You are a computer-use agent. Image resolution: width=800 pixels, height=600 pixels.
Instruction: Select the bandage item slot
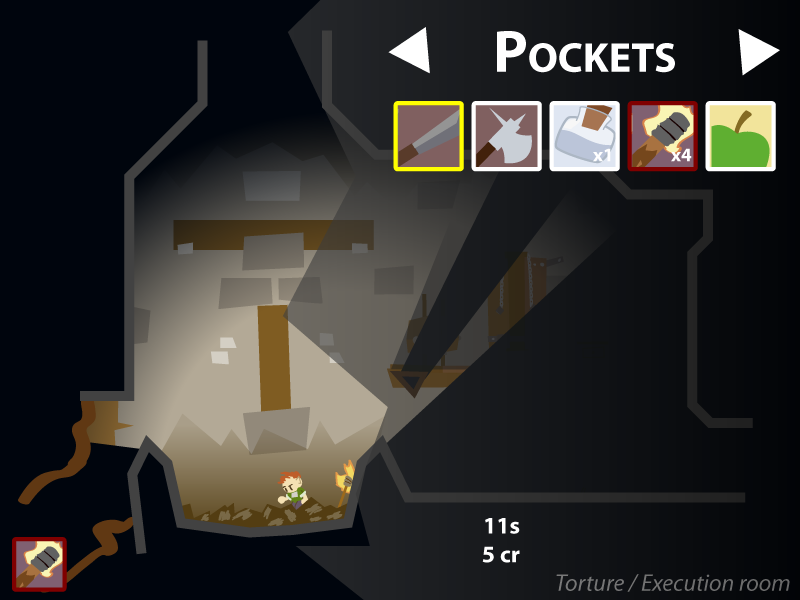(x=585, y=136)
